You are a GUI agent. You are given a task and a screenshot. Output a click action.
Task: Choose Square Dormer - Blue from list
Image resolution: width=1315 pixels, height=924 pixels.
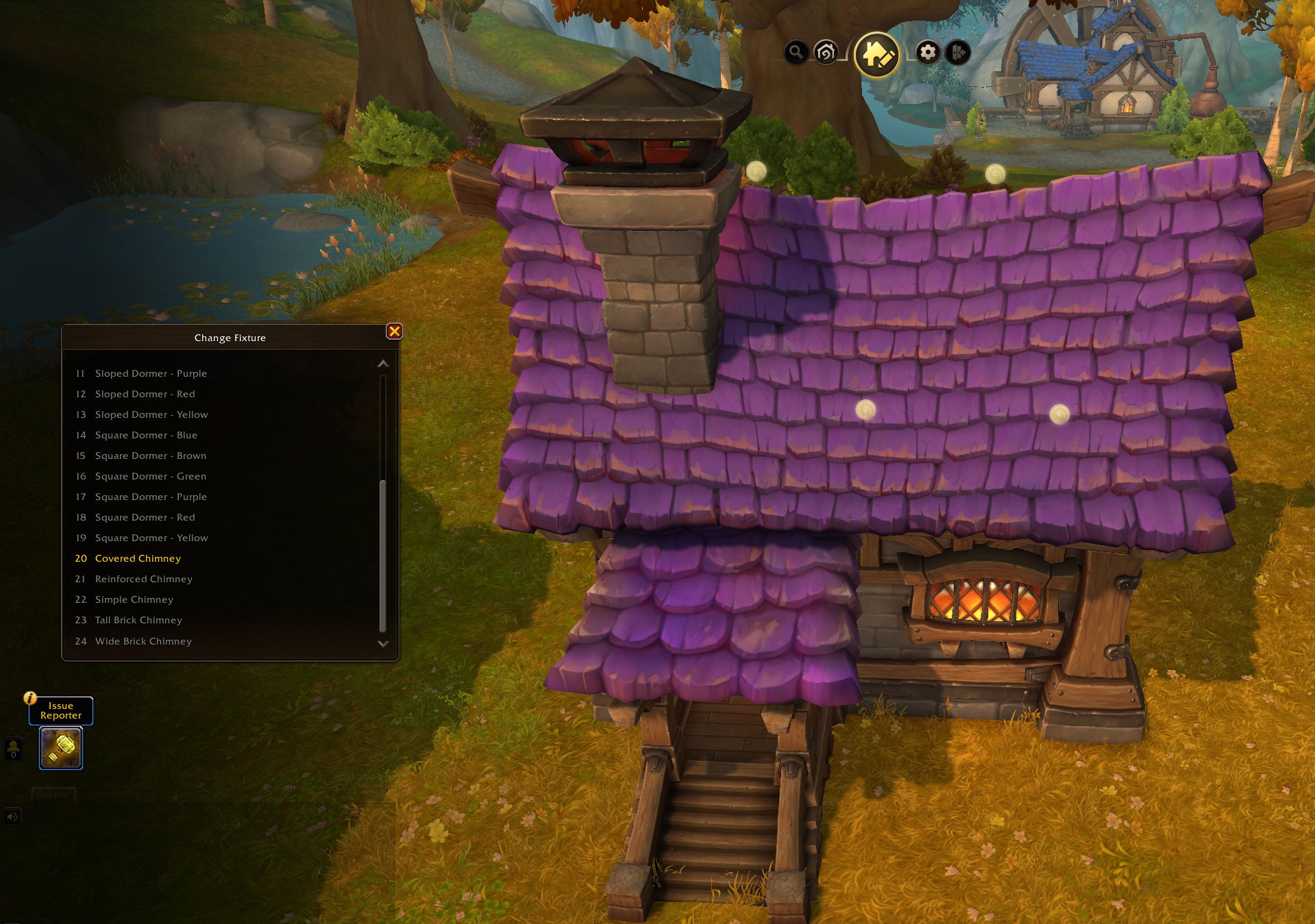pyautogui.click(x=146, y=435)
